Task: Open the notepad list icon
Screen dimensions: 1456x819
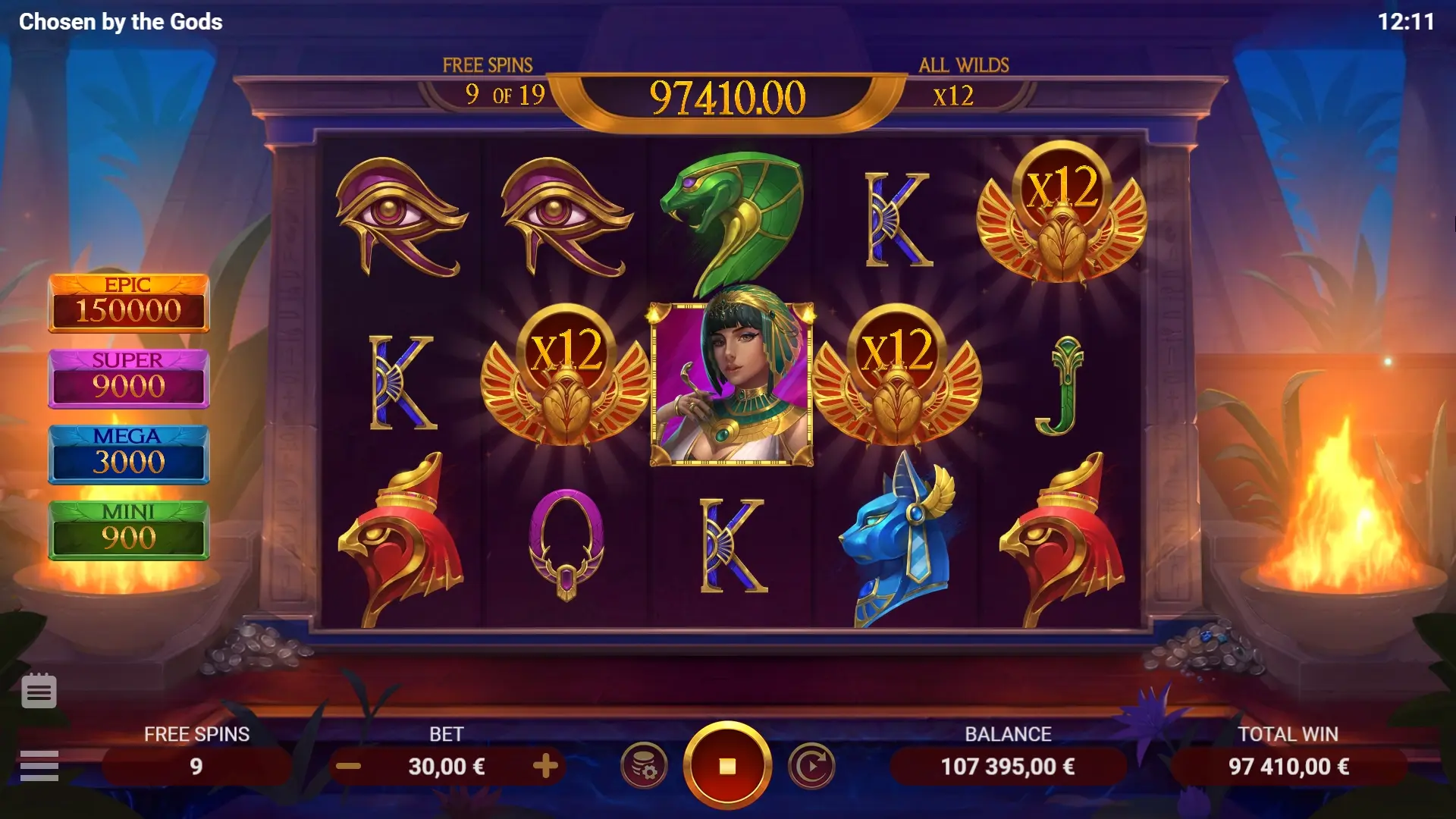Action: coord(39,691)
